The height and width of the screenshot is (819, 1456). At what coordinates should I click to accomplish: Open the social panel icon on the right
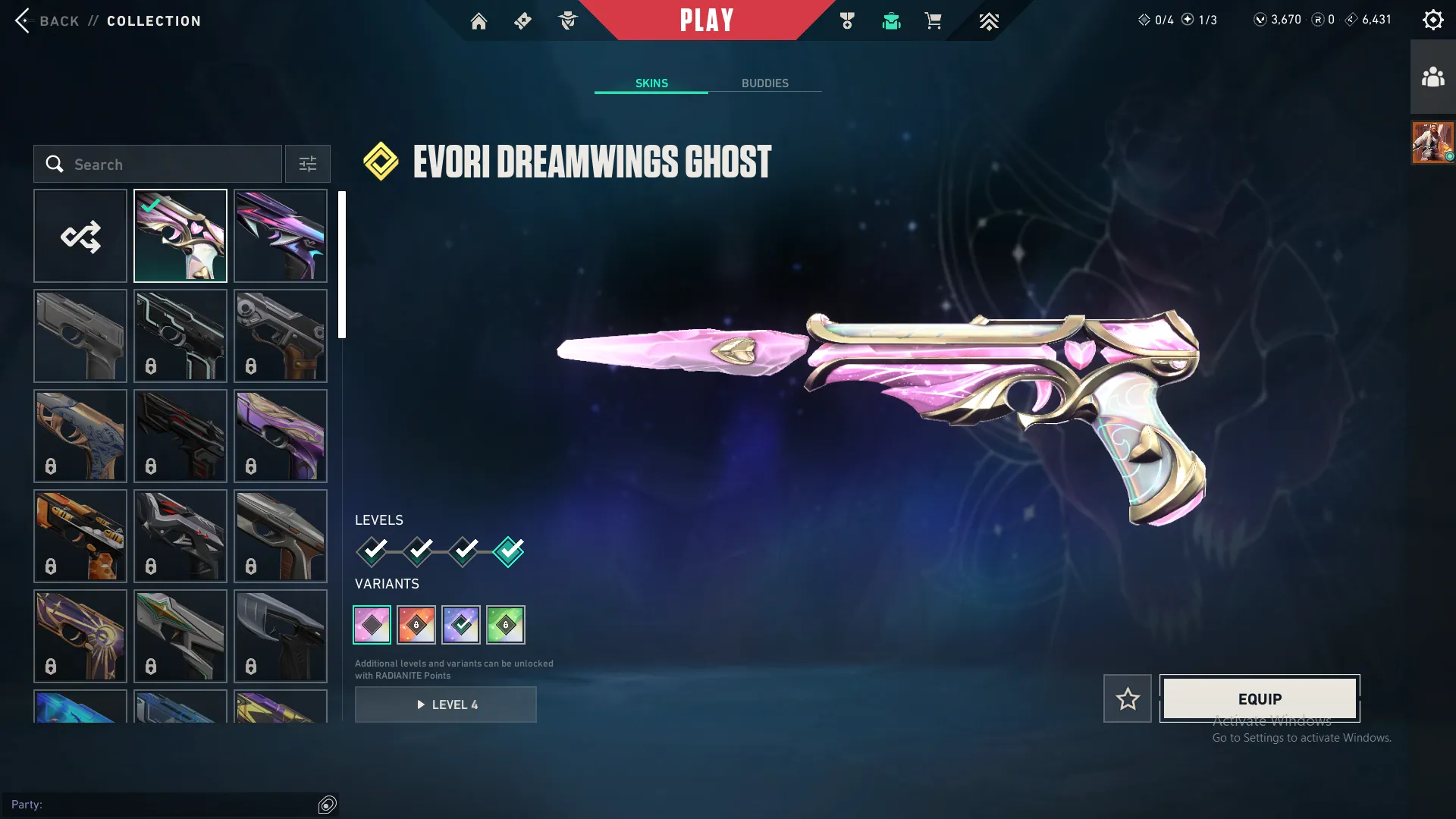click(x=1432, y=75)
